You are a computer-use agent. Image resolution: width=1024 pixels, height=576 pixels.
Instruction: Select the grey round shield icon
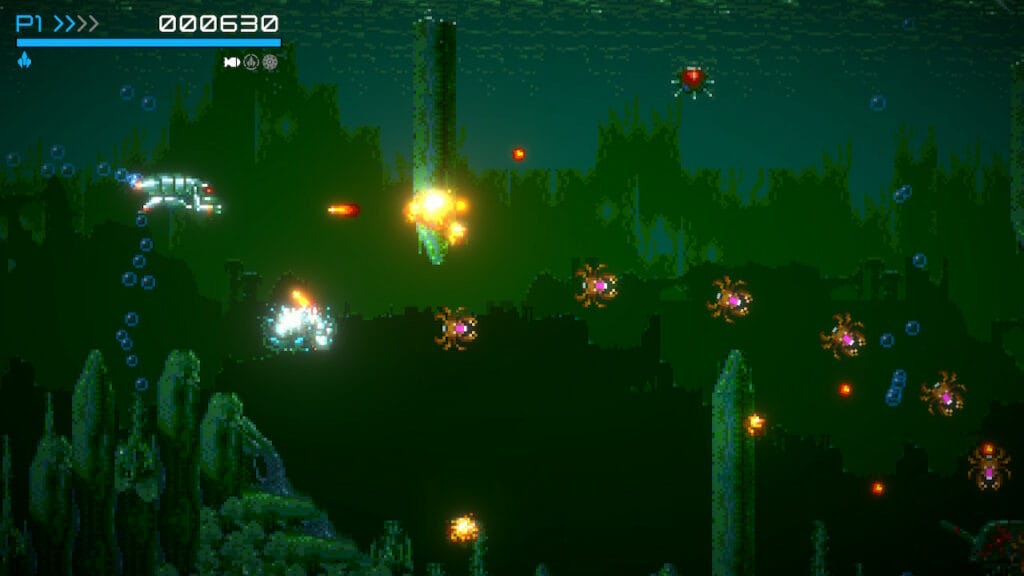[270, 62]
